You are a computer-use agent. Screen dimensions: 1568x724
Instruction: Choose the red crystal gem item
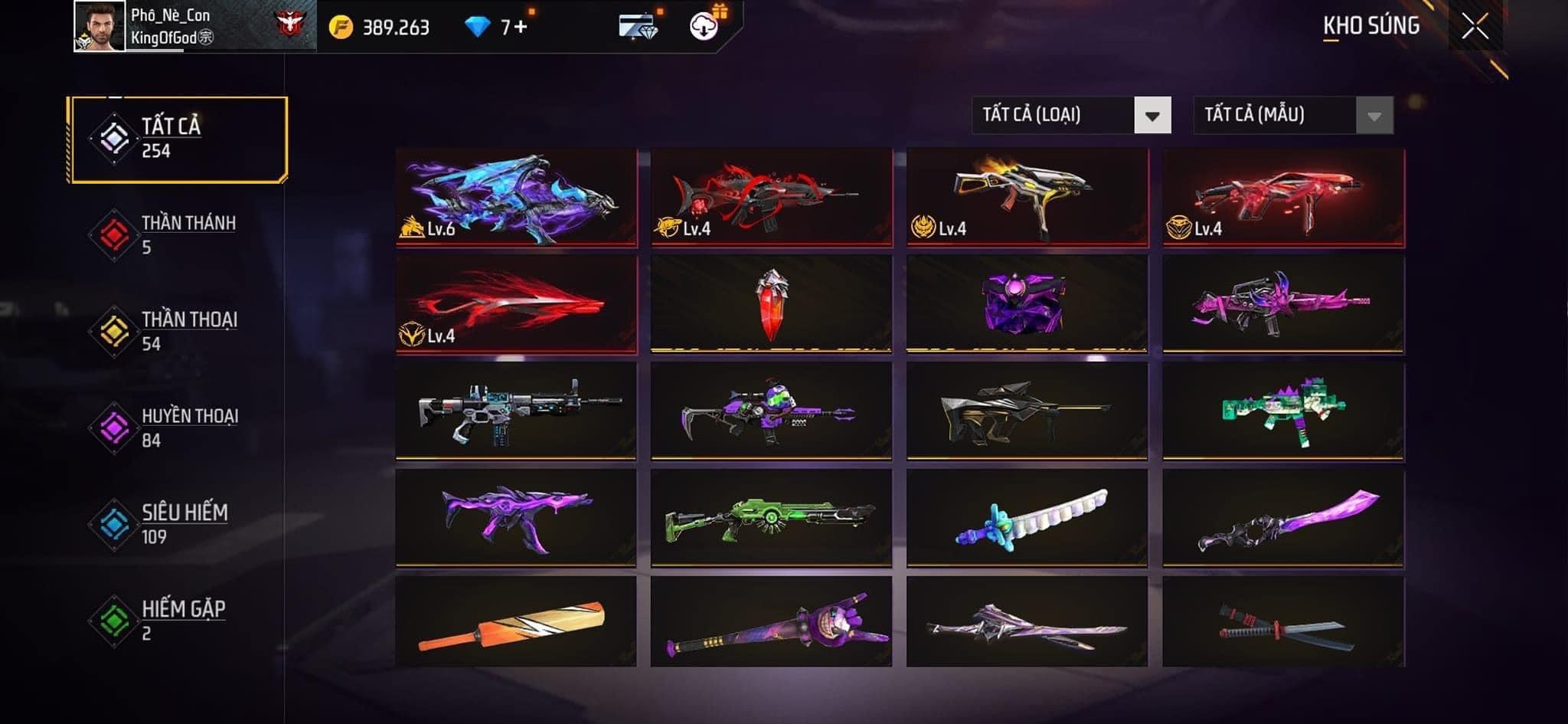pos(771,304)
